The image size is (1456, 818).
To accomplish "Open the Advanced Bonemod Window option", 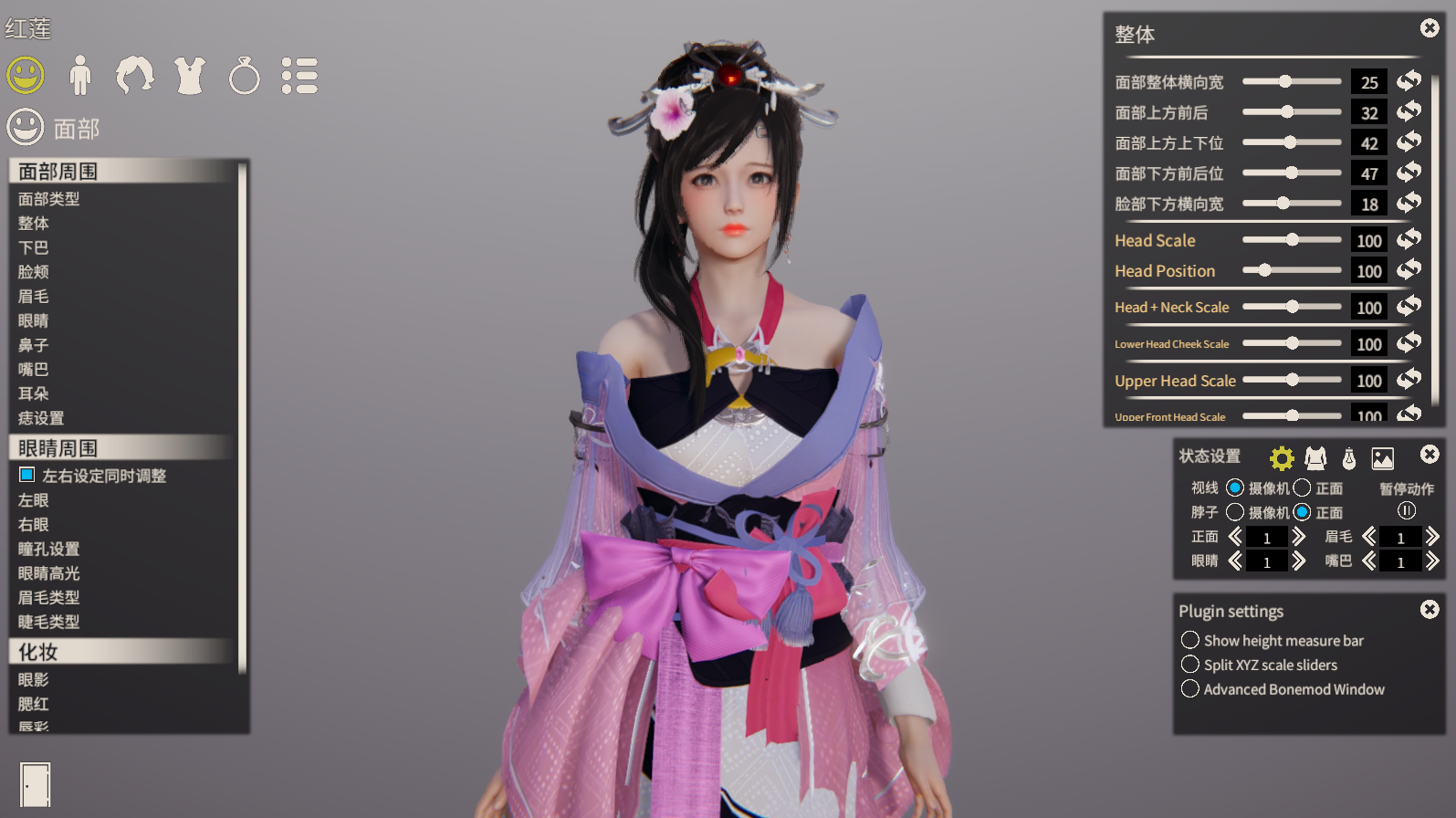I will [x=1190, y=689].
